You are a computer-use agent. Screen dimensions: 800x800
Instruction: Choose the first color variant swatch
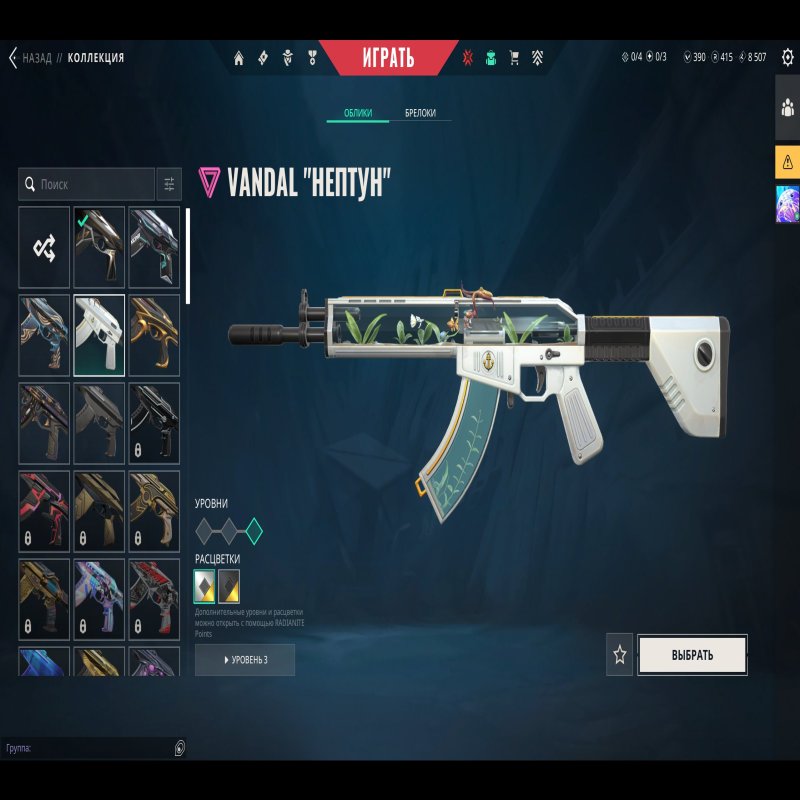[x=205, y=586]
